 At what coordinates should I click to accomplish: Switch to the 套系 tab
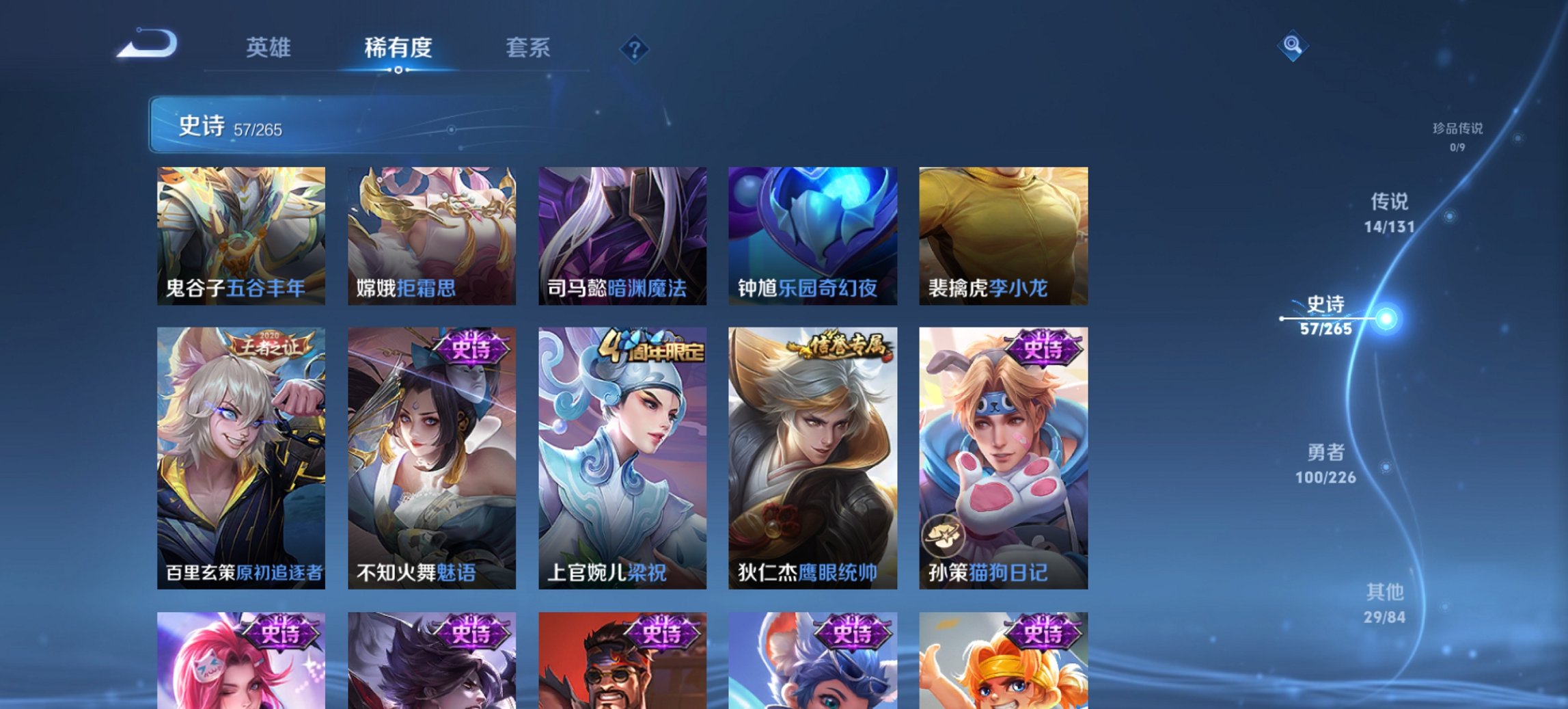pyautogui.click(x=527, y=48)
